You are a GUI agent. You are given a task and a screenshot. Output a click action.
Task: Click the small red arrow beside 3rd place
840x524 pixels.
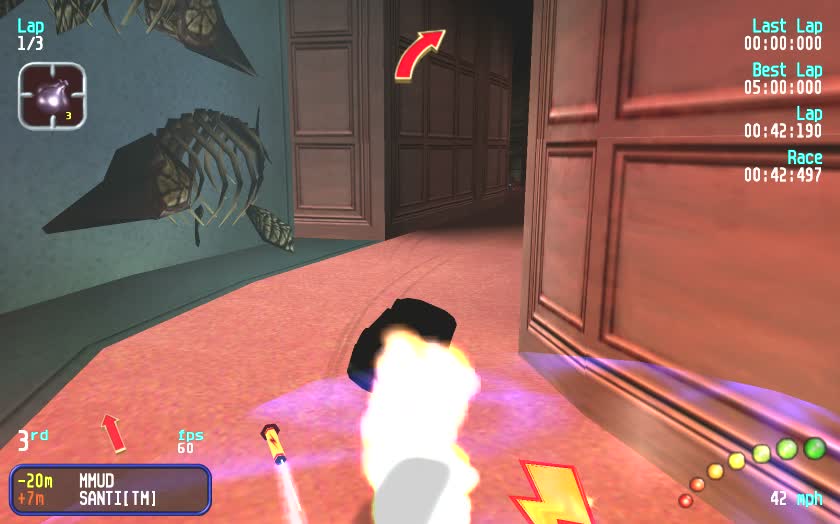(113, 432)
